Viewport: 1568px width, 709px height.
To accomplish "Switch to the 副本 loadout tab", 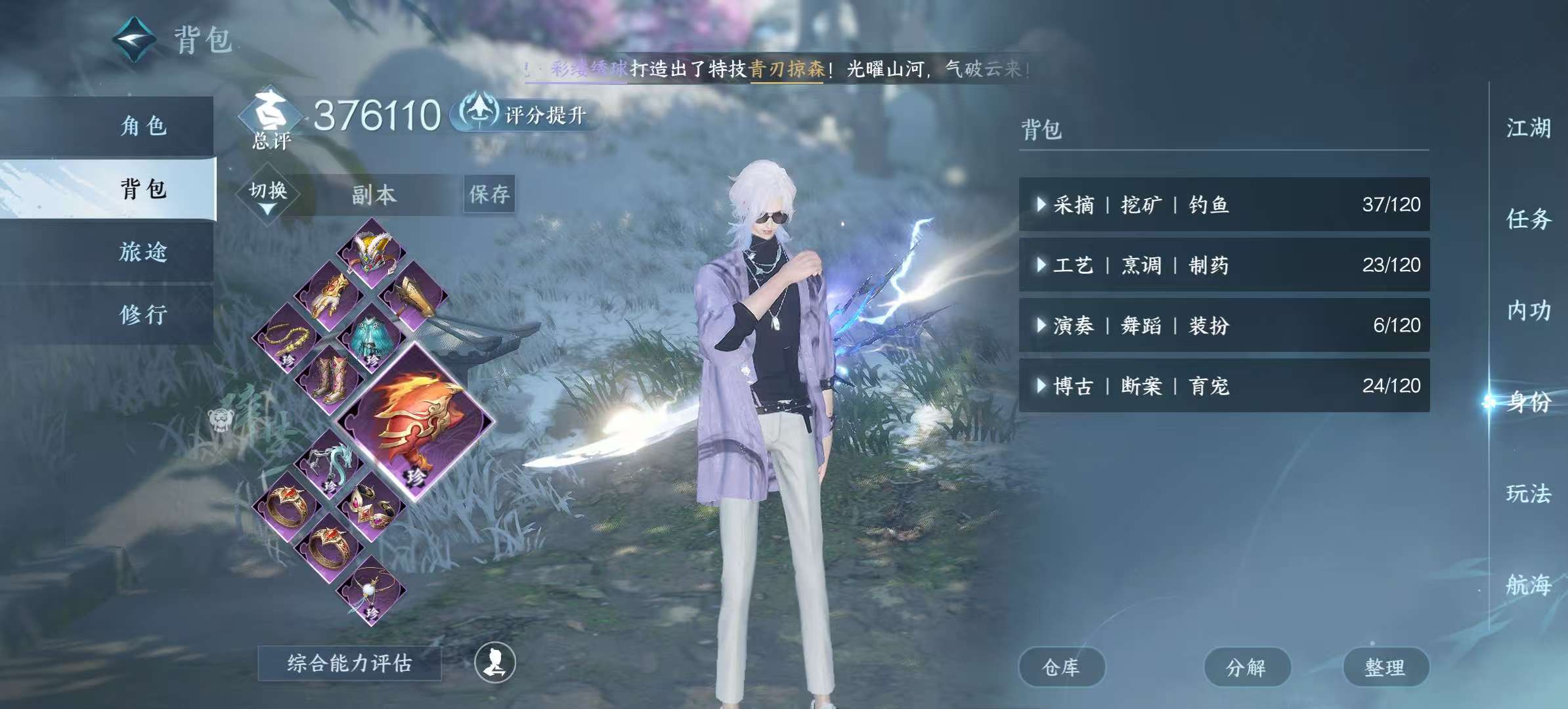I will click(372, 194).
